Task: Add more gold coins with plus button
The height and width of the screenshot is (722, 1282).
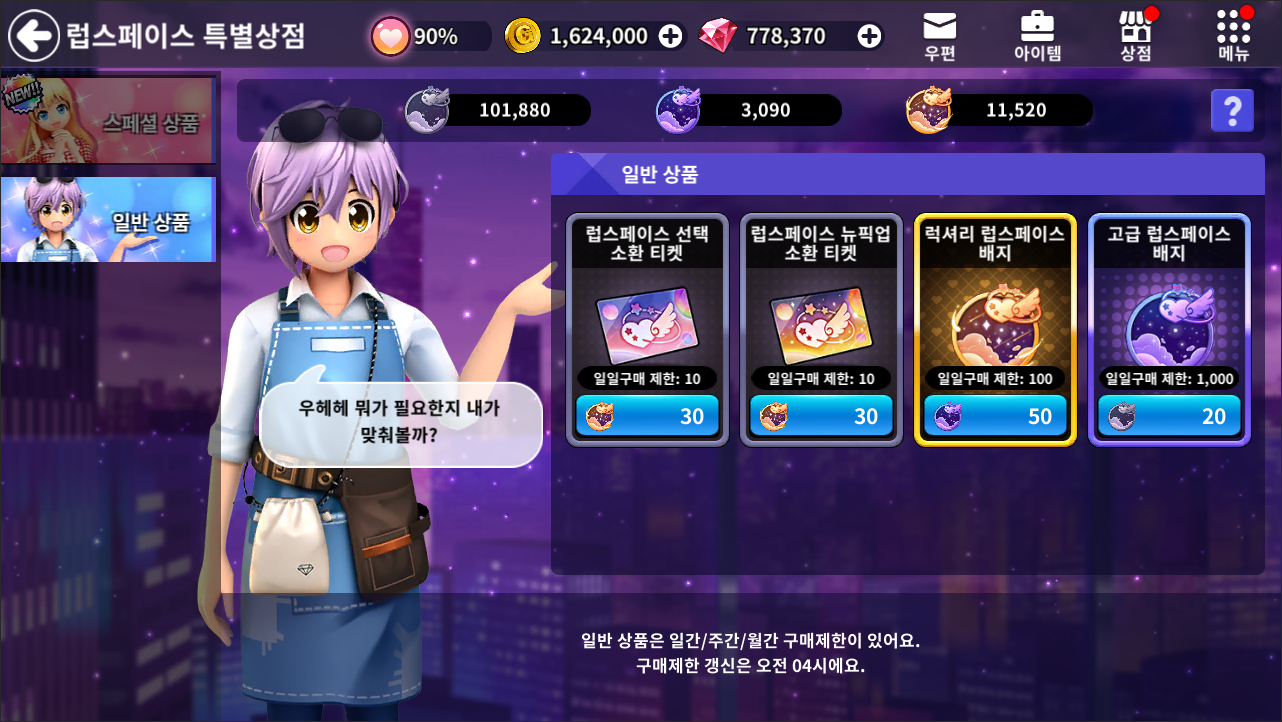Action: pos(671,36)
